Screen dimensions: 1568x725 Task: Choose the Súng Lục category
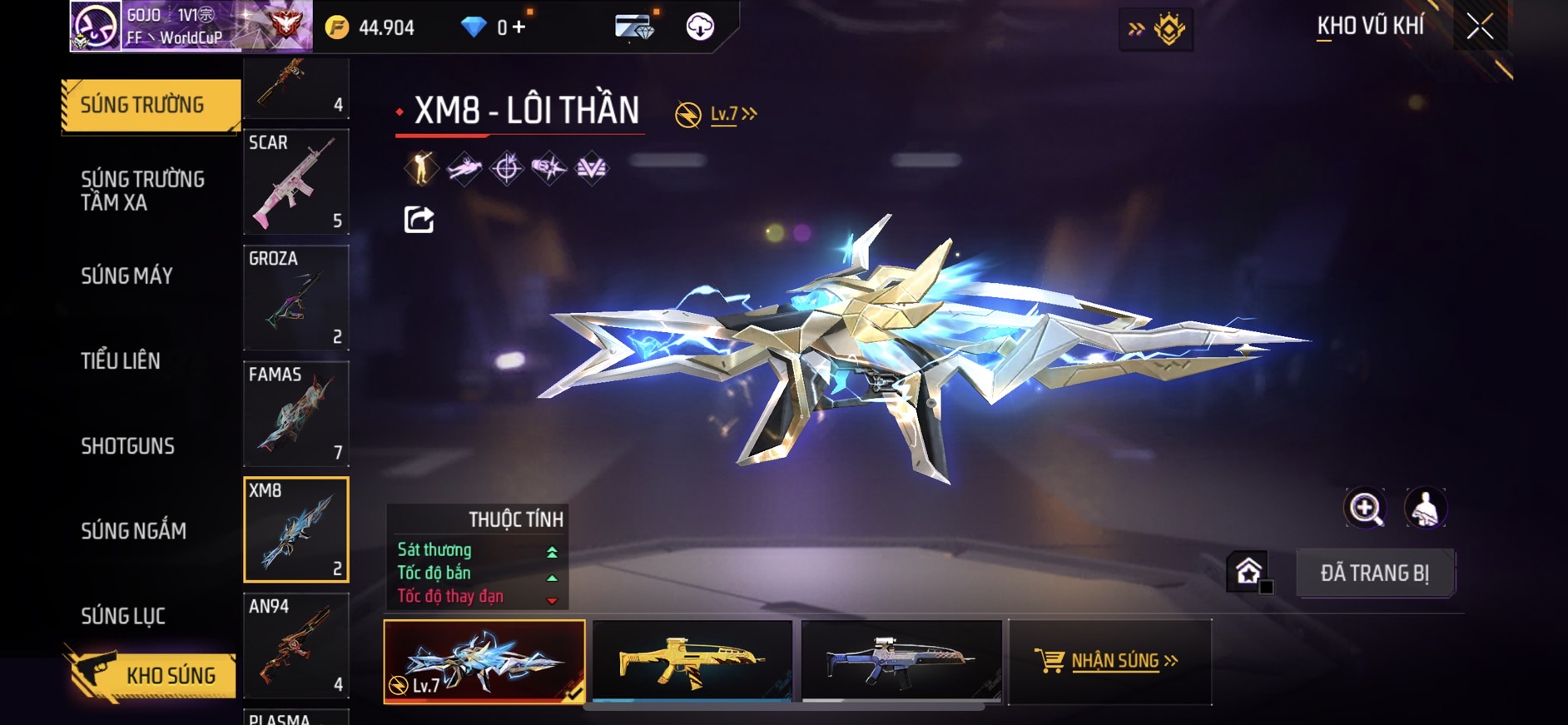point(123,616)
